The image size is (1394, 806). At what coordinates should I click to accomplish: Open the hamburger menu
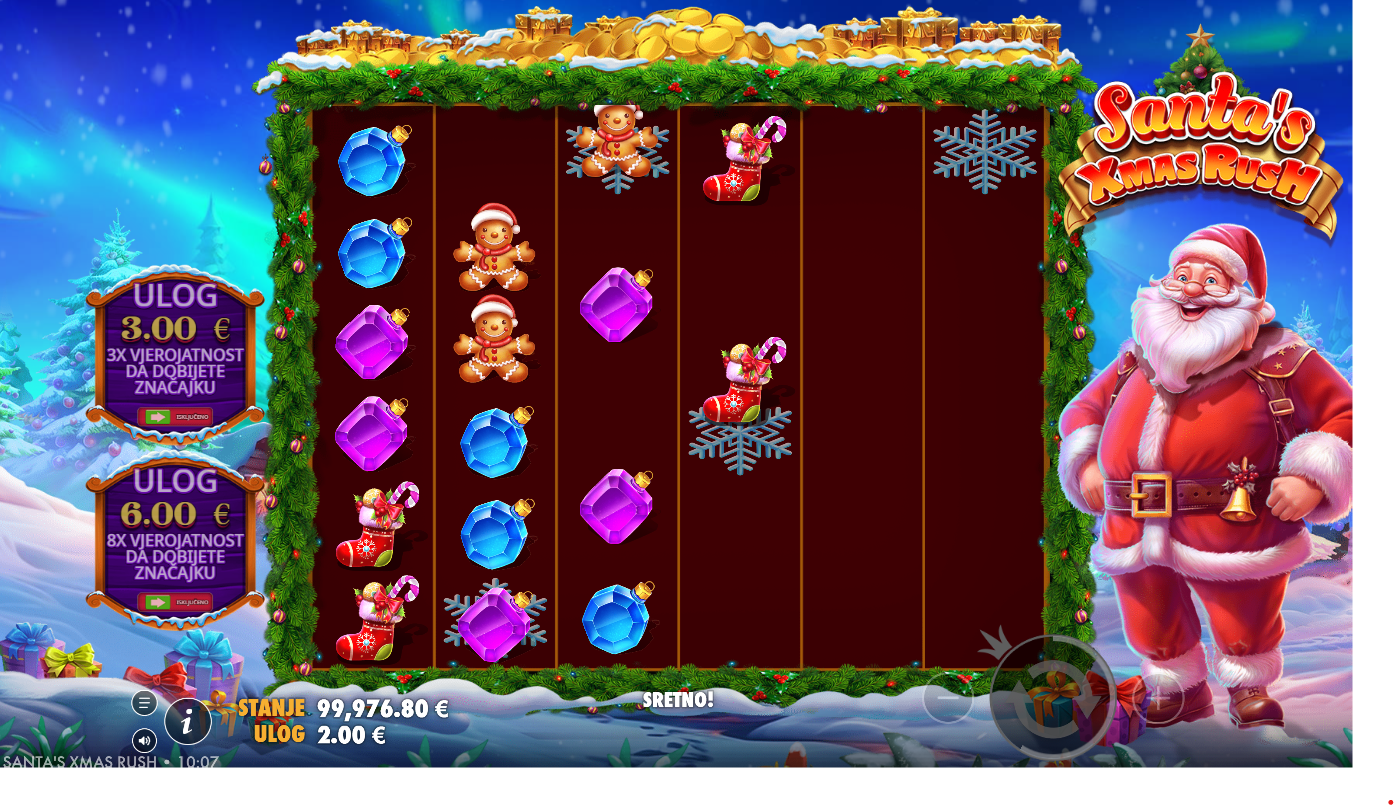click(x=144, y=703)
